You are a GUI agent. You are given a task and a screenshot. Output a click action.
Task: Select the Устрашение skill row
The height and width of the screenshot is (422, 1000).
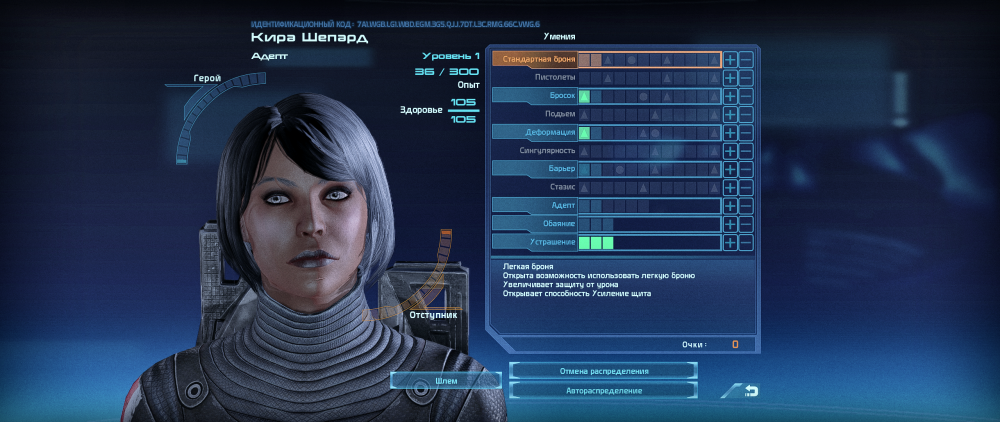pos(536,242)
